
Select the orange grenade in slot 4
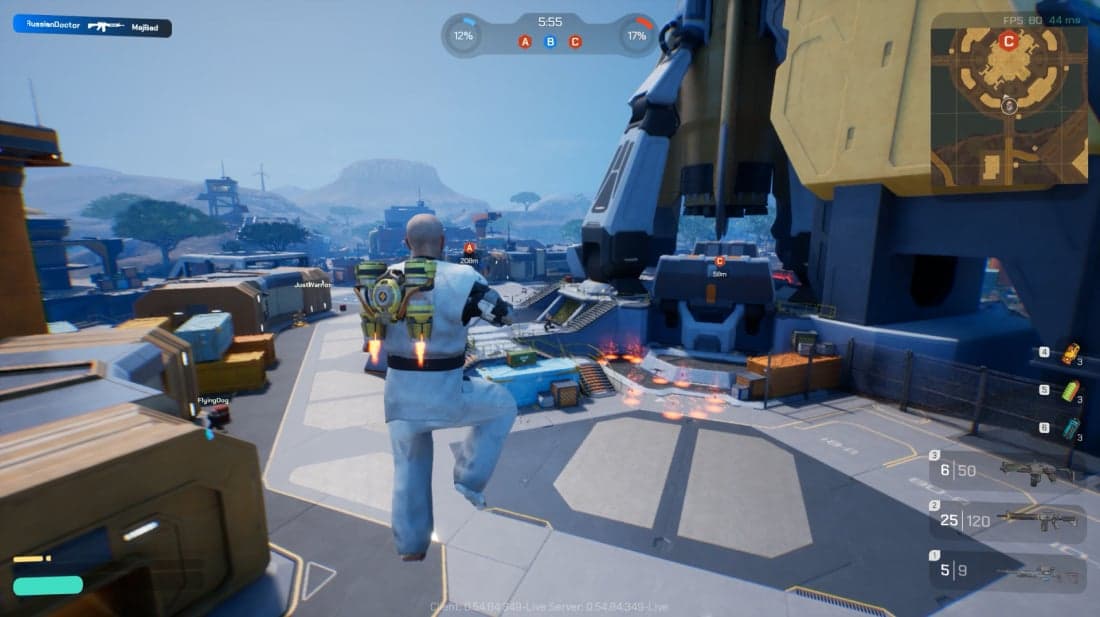tap(1071, 353)
